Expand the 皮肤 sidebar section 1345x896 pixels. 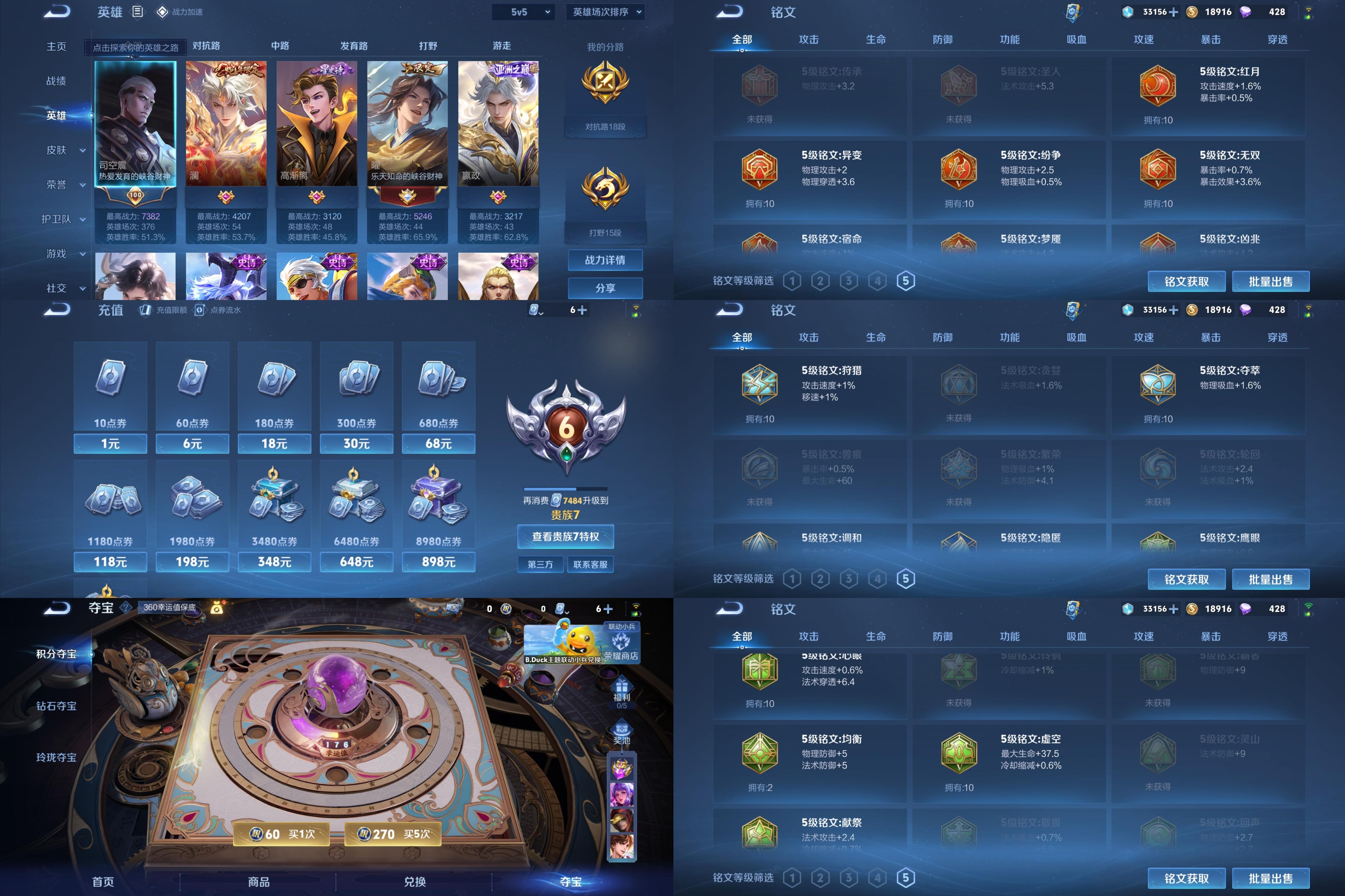pos(65,150)
